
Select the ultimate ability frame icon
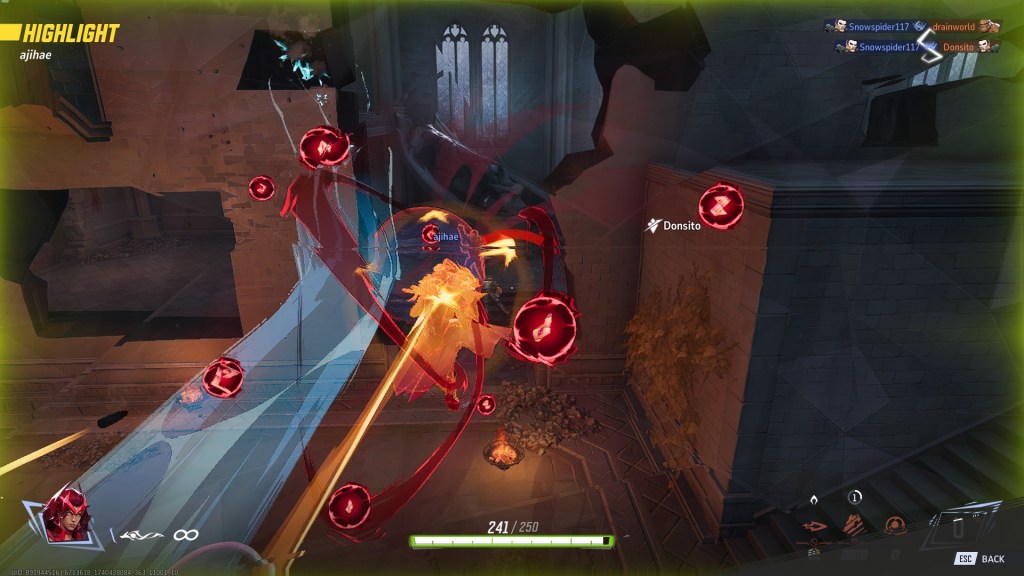(962, 523)
